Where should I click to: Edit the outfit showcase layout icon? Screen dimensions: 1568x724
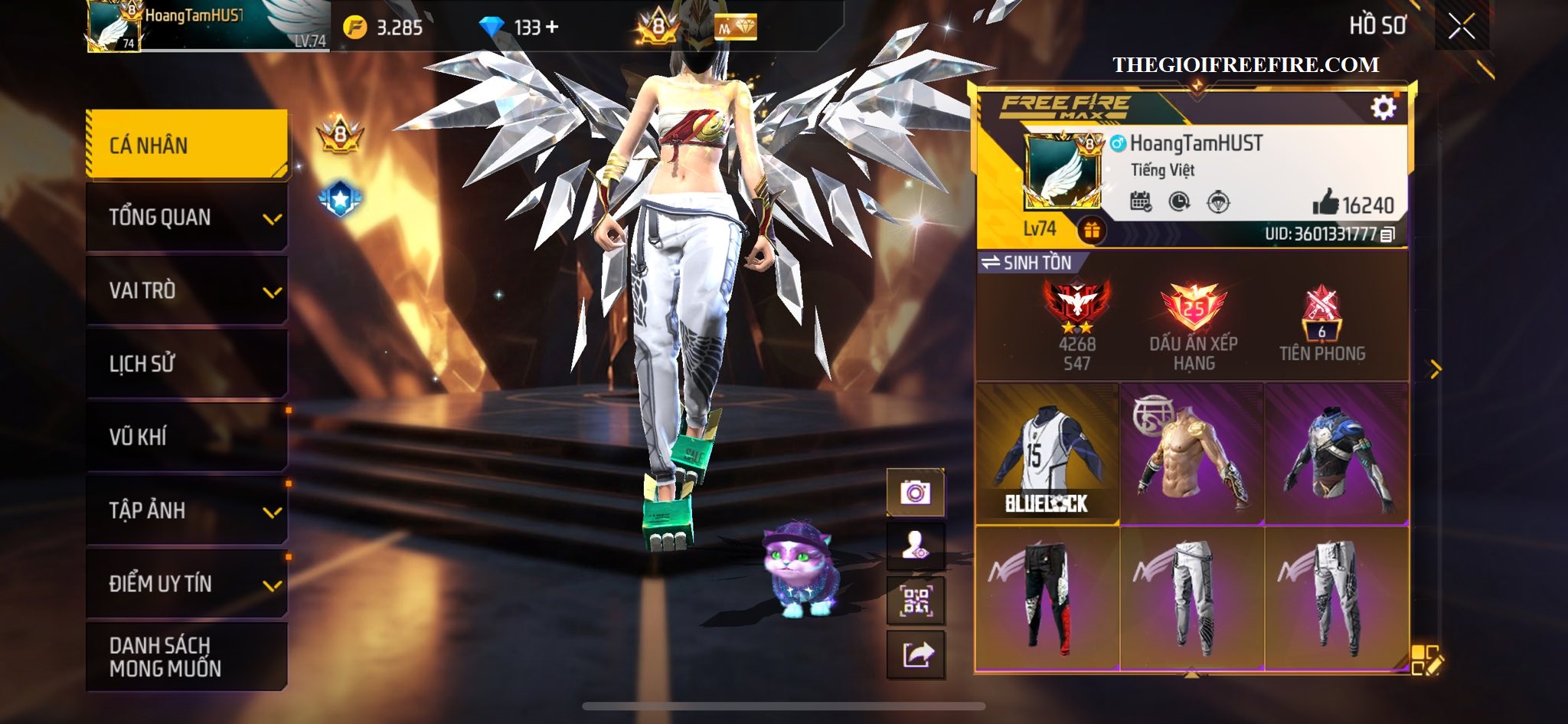(1425, 660)
